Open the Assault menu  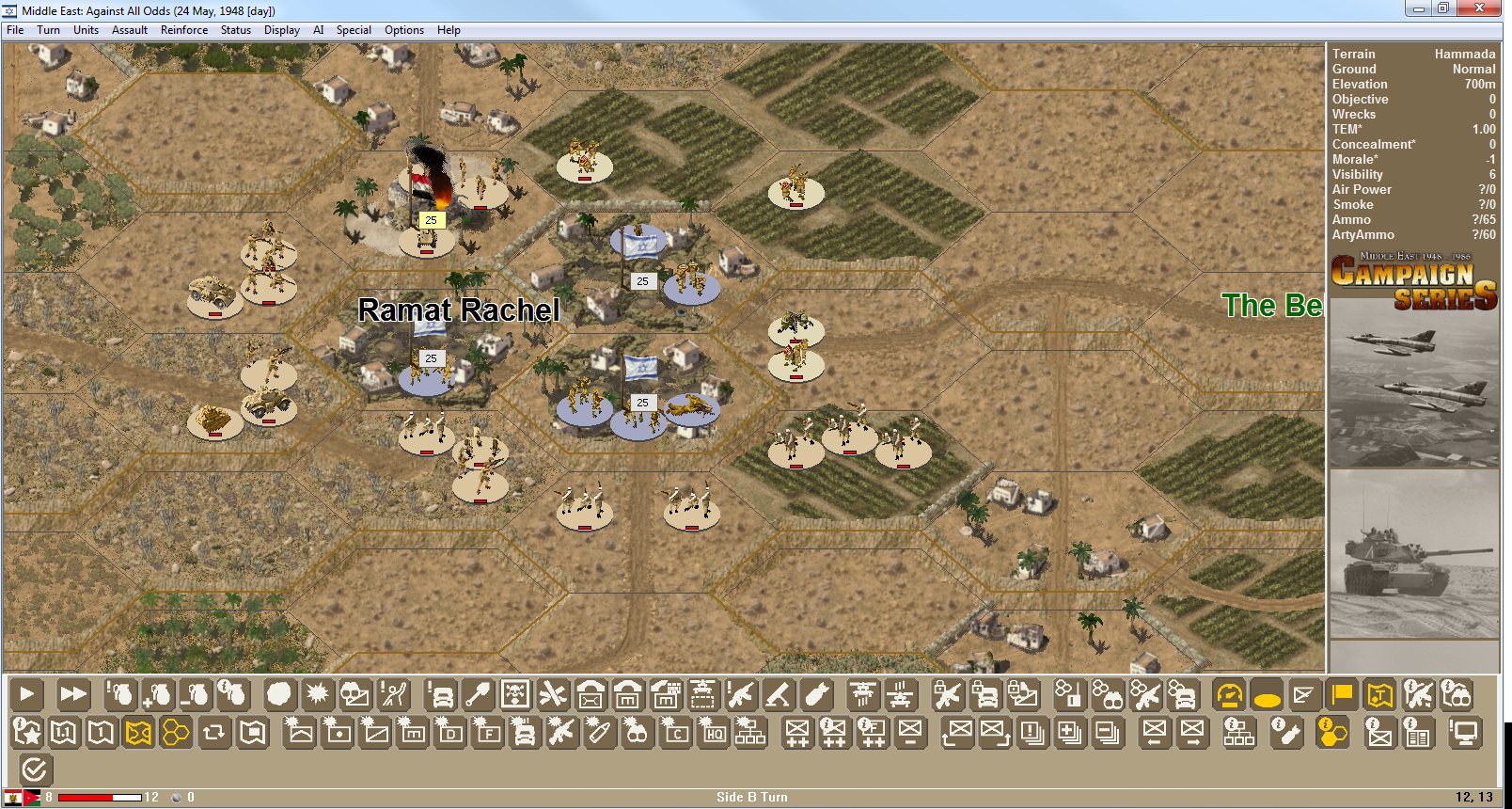(129, 29)
